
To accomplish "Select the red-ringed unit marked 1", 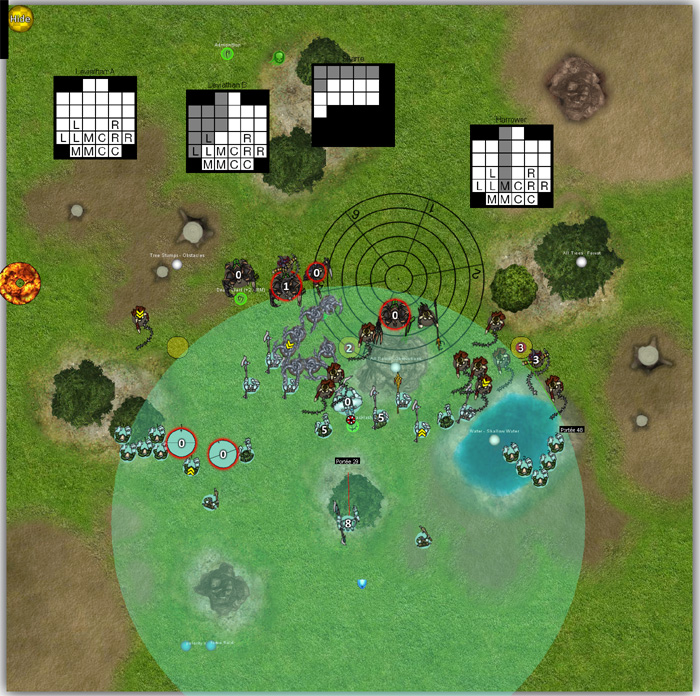I will pos(286,286).
